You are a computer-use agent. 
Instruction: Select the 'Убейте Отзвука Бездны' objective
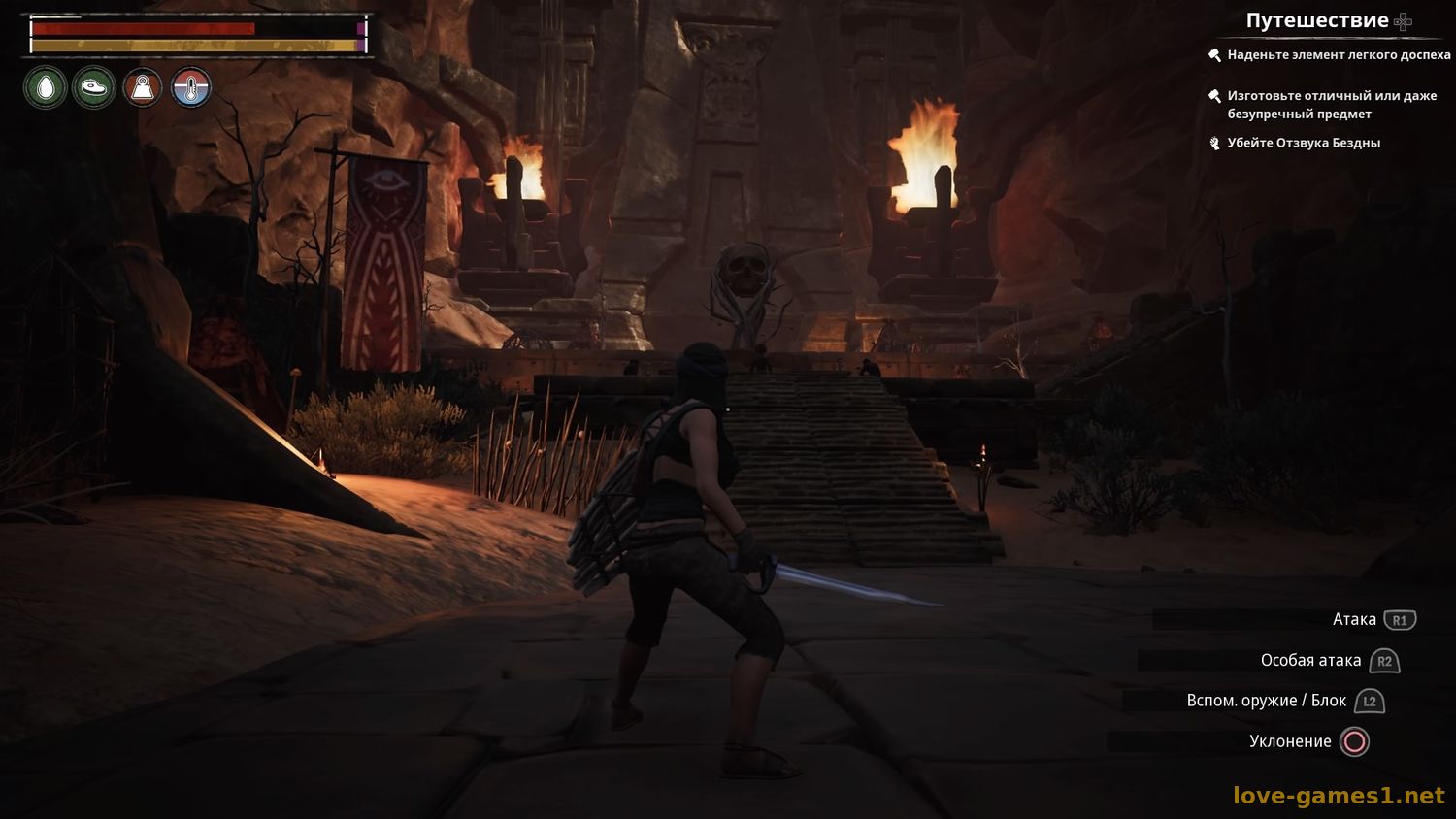pyautogui.click(x=1303, y=143)
